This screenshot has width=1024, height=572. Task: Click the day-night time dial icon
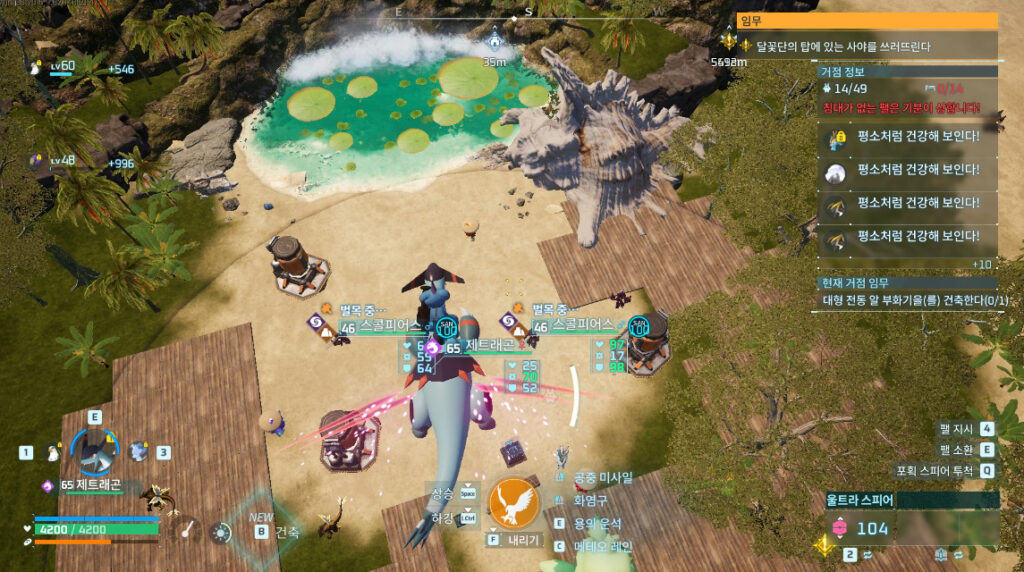220,532
